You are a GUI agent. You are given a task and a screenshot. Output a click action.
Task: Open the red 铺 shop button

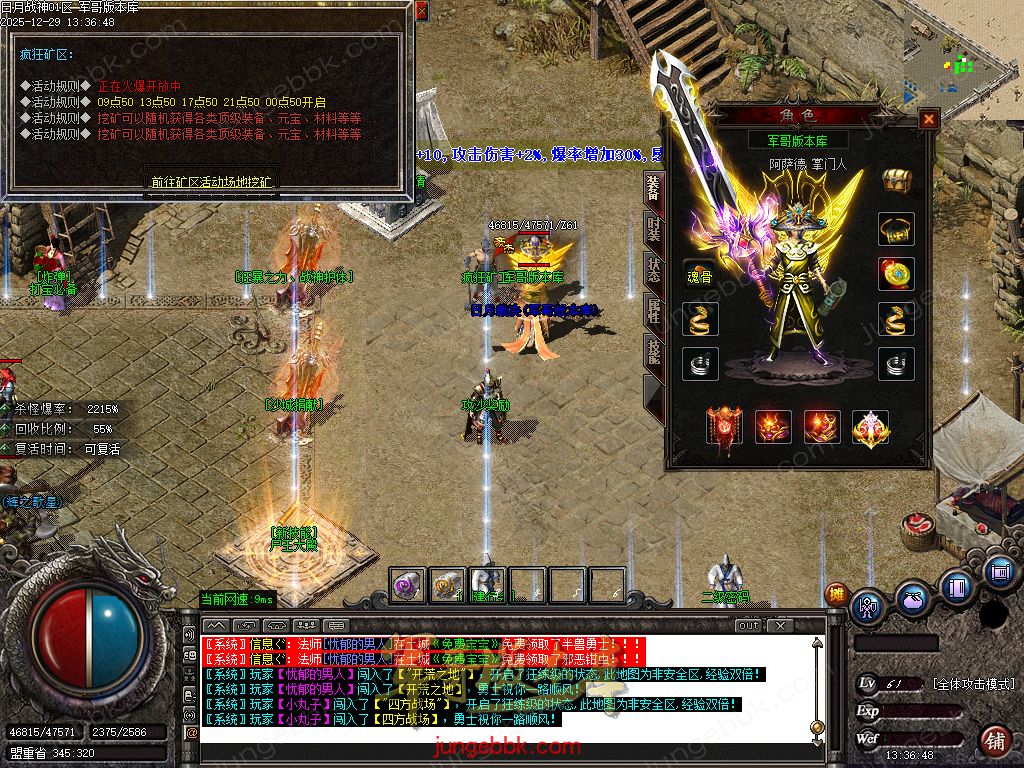[995, 741]
